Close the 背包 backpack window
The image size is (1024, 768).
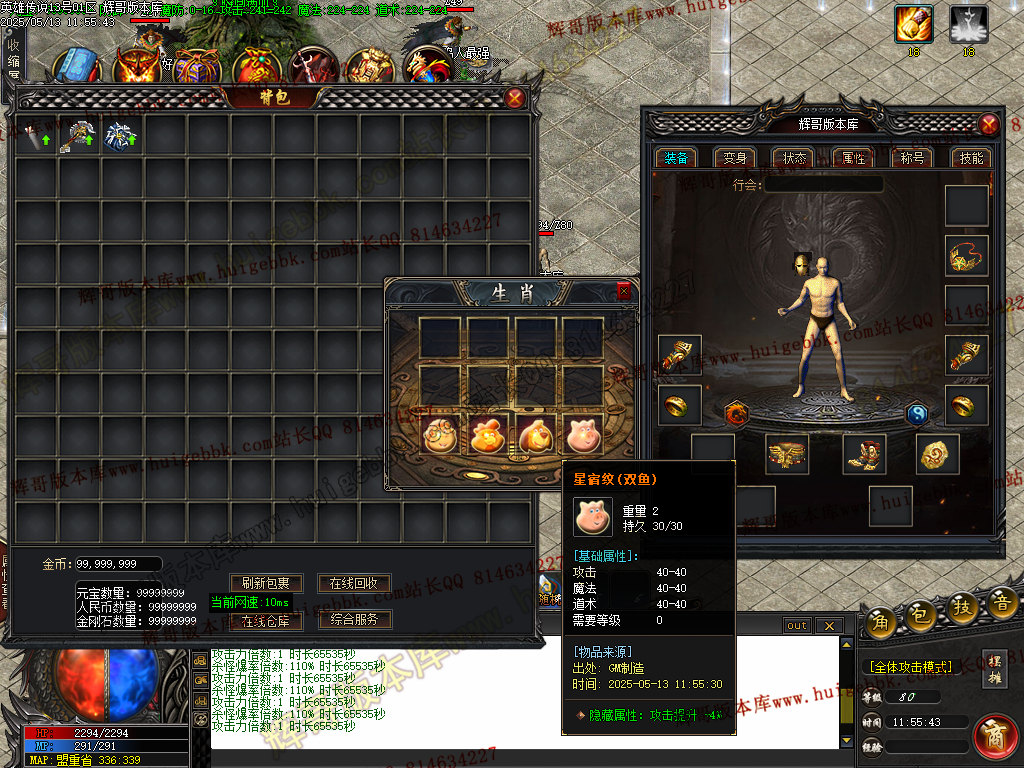click(514, 98)
